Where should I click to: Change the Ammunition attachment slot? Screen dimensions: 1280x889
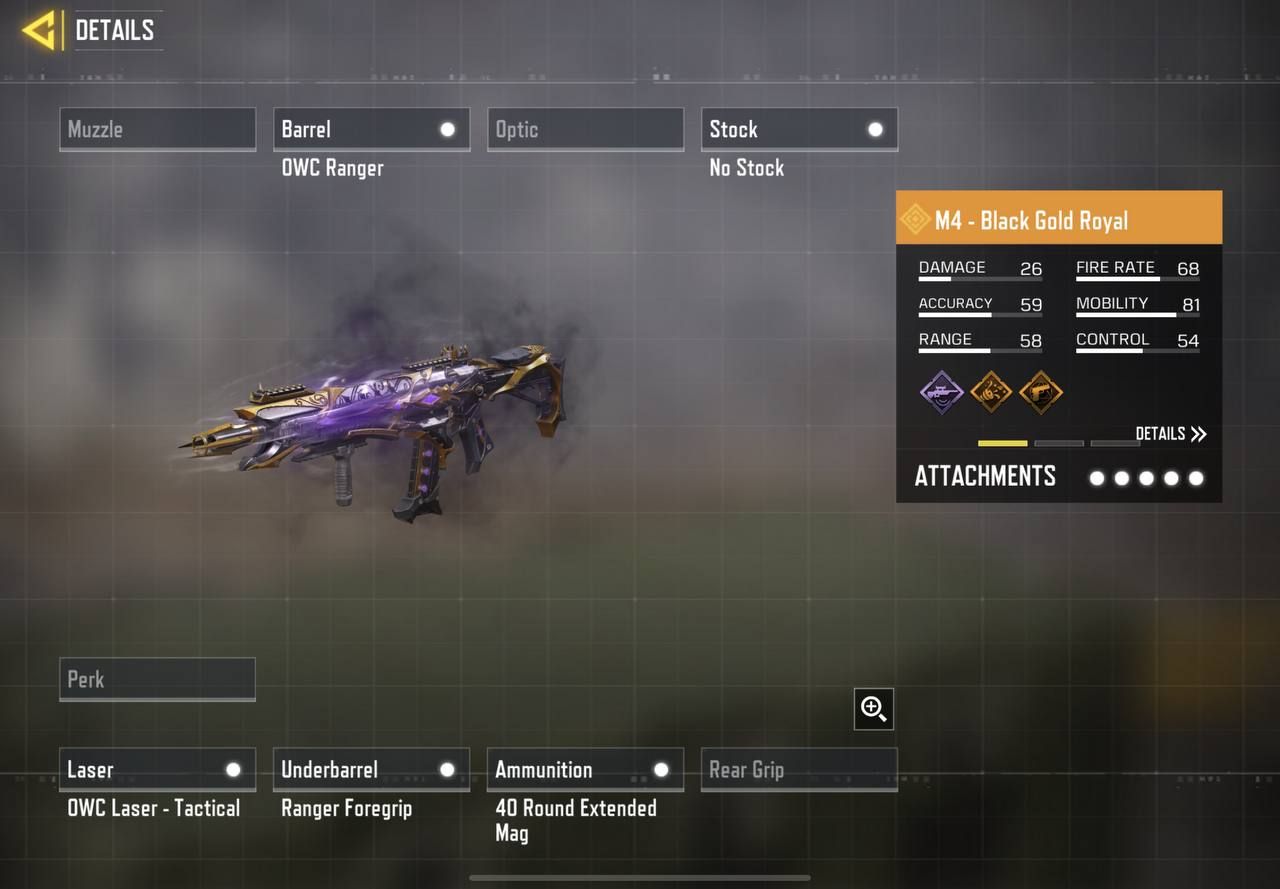tap(585, 770)
